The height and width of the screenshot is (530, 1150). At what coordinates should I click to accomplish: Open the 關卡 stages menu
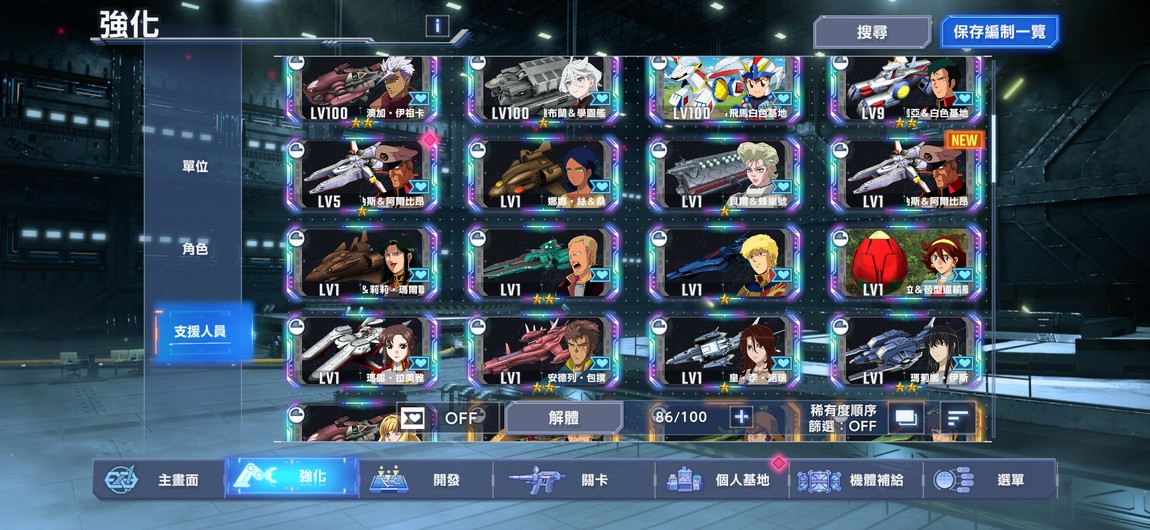tap(574, 480)
